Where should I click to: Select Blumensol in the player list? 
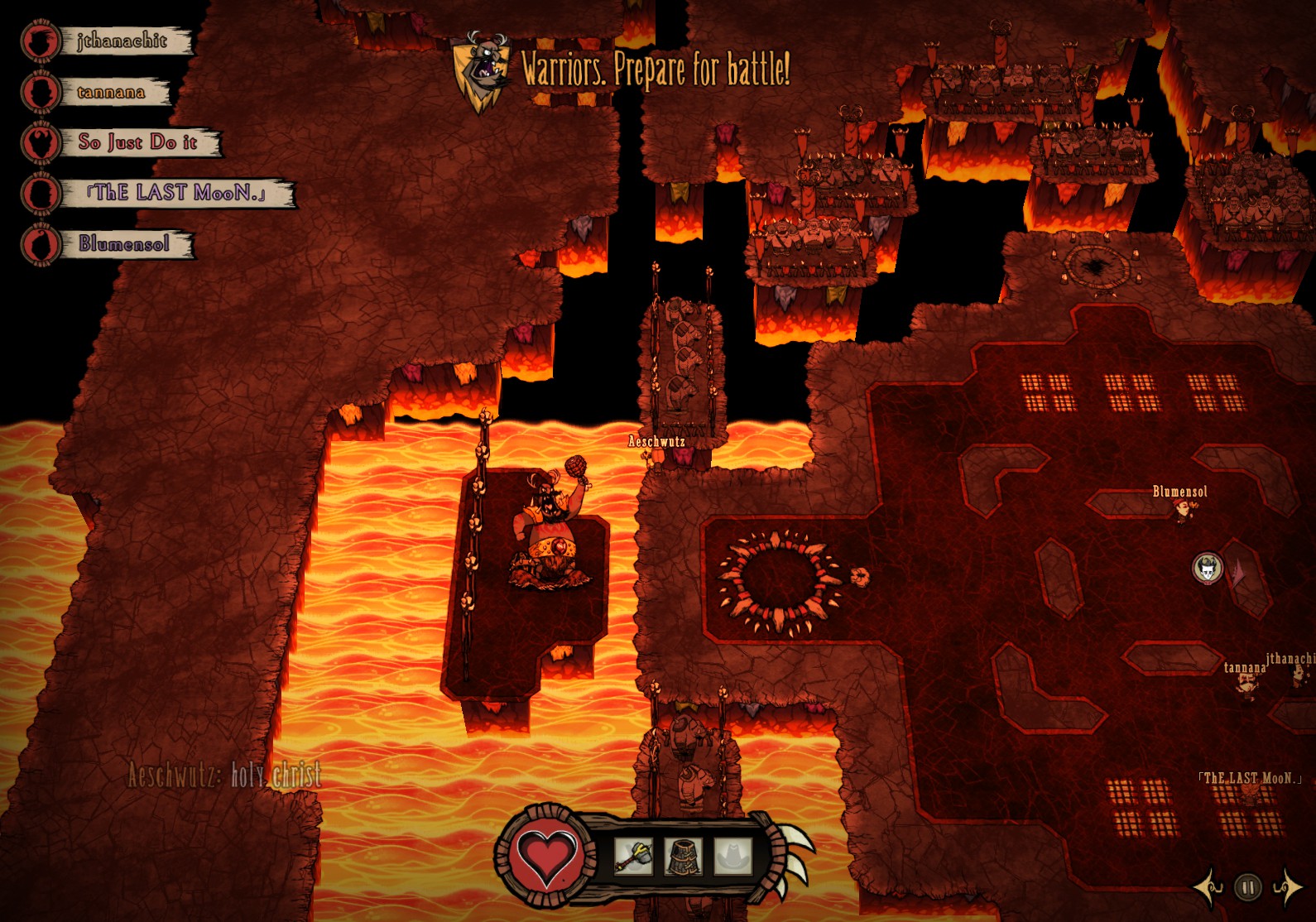coord(124,244)
